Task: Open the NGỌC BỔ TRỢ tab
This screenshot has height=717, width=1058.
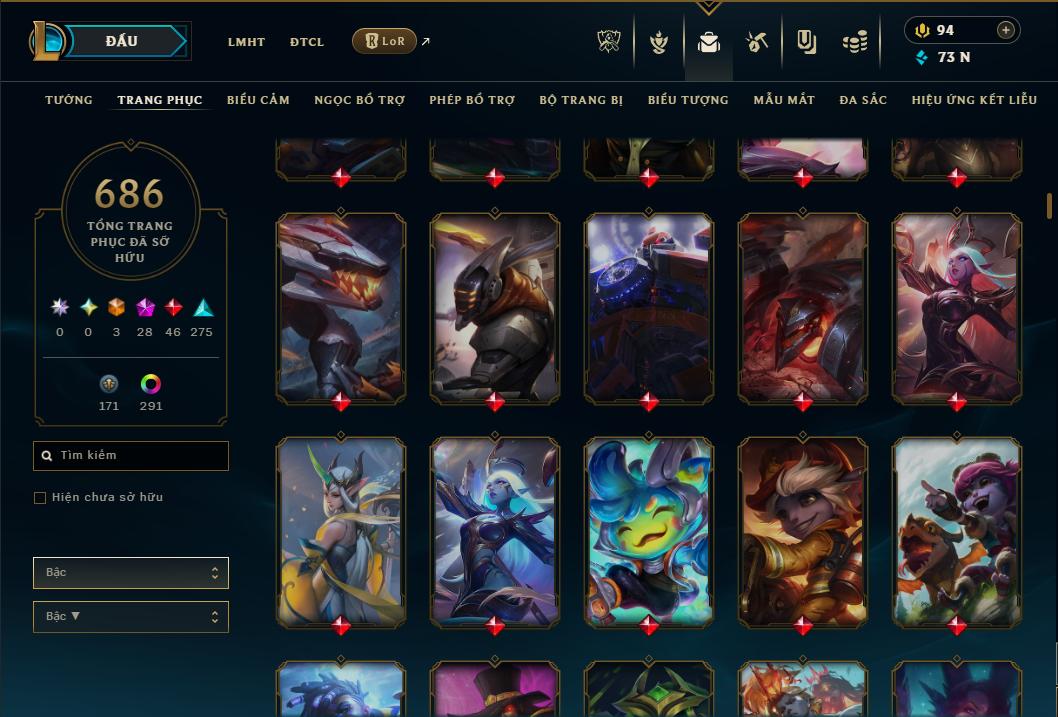Action: pyautogui.click(x=359, y=100)
